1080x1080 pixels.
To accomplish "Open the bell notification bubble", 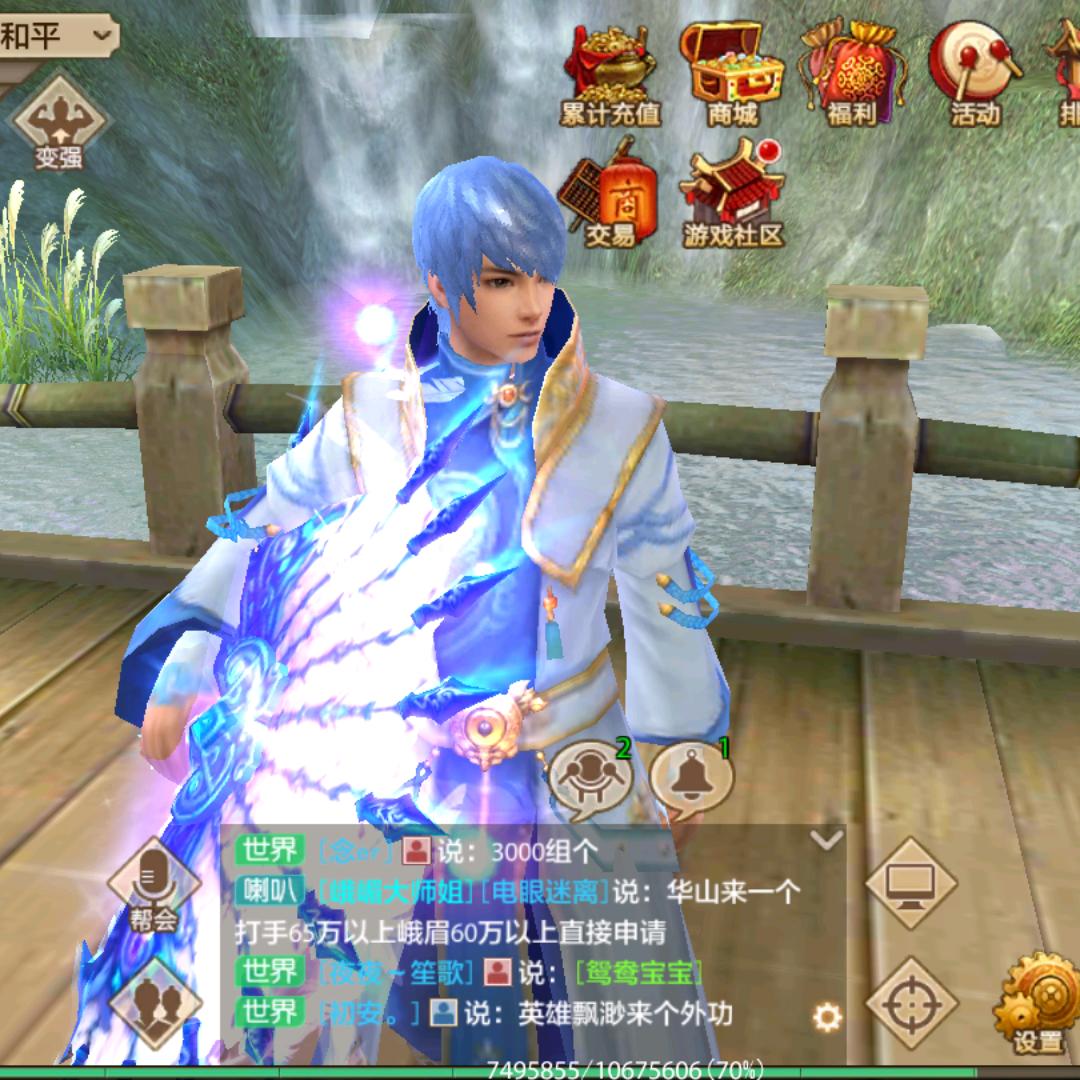I will (x=691, y=777).
